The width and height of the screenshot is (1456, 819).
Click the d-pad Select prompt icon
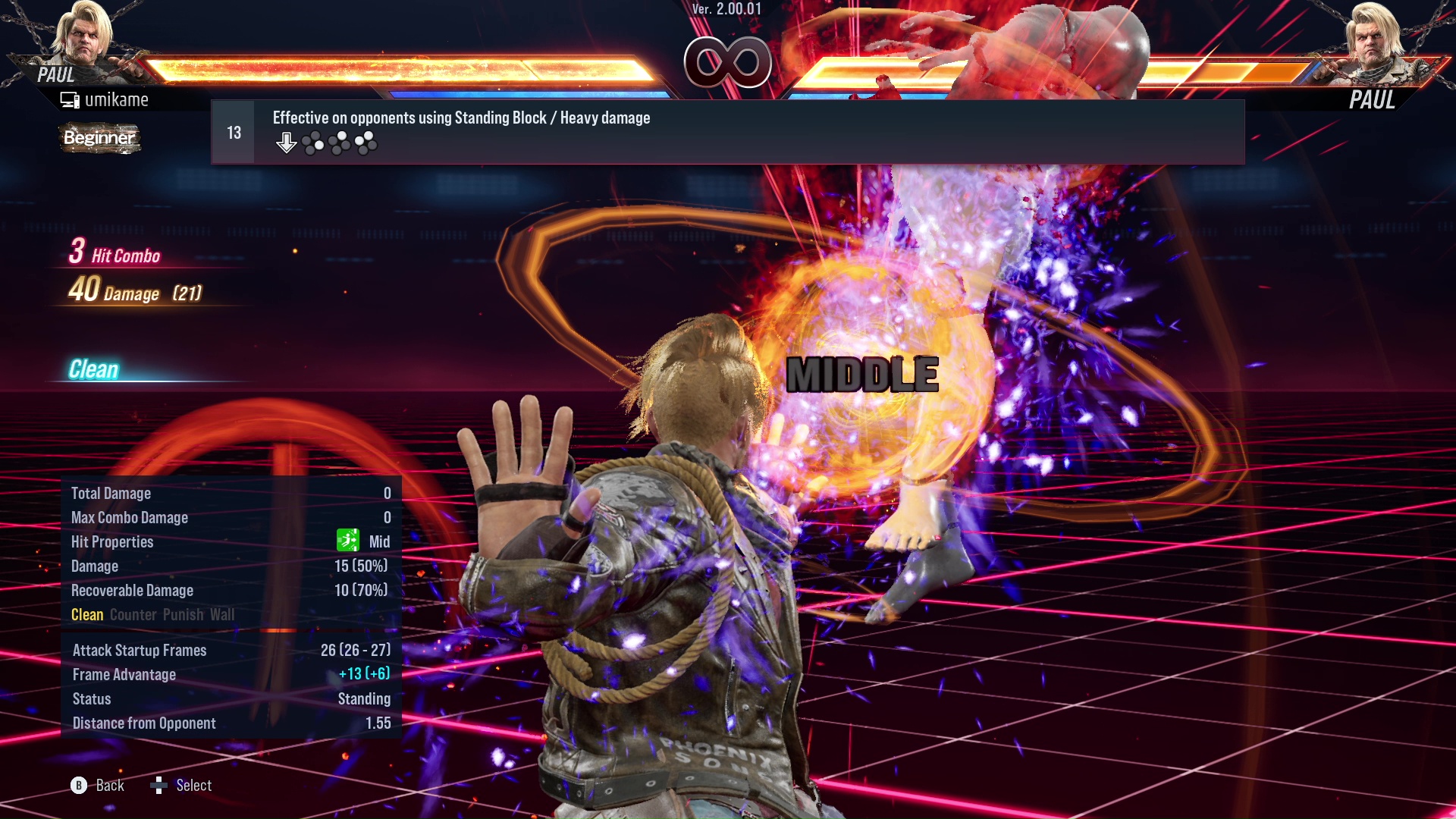tap(160, 786)
